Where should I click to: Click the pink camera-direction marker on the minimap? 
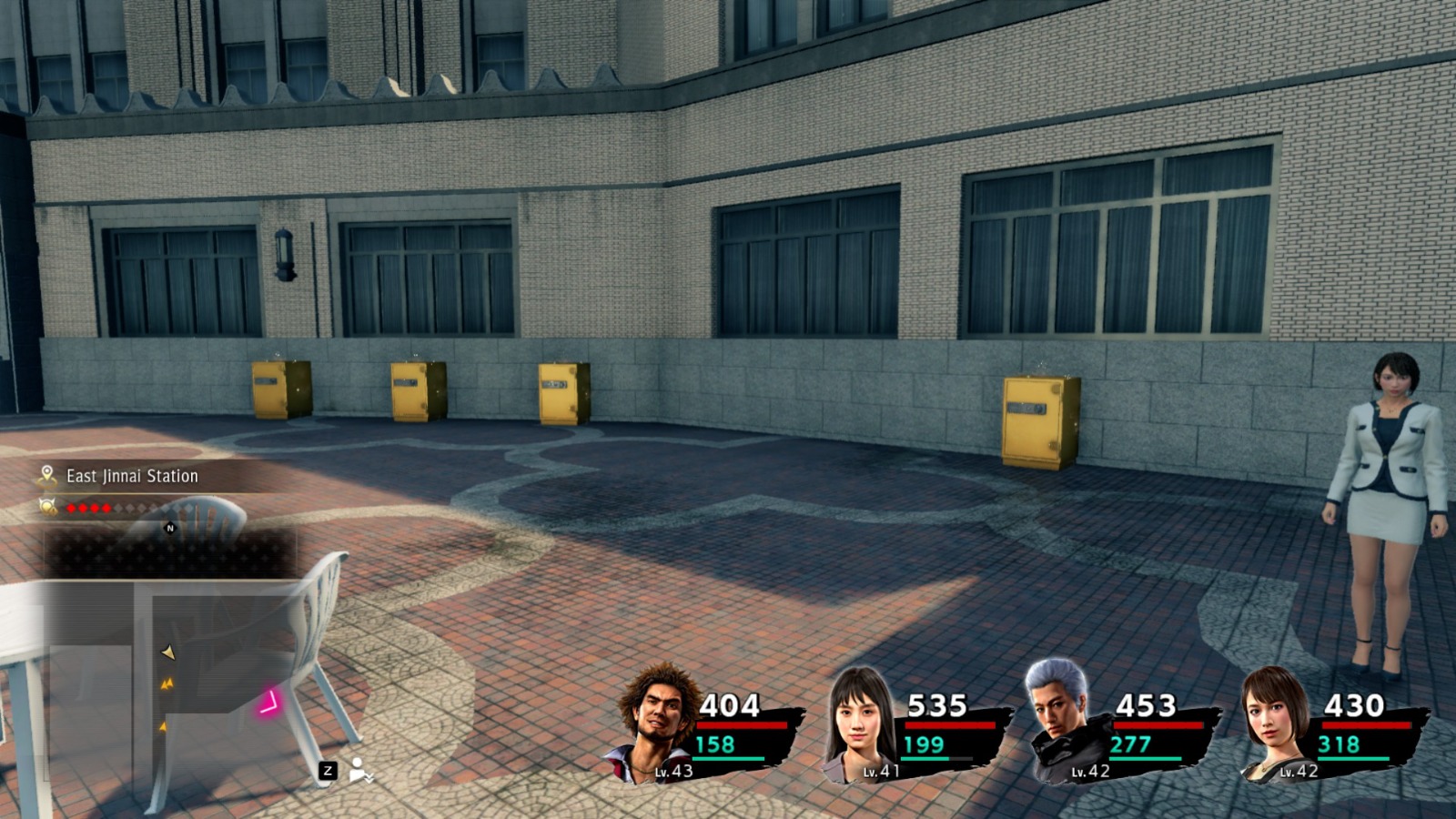(269, 702)
